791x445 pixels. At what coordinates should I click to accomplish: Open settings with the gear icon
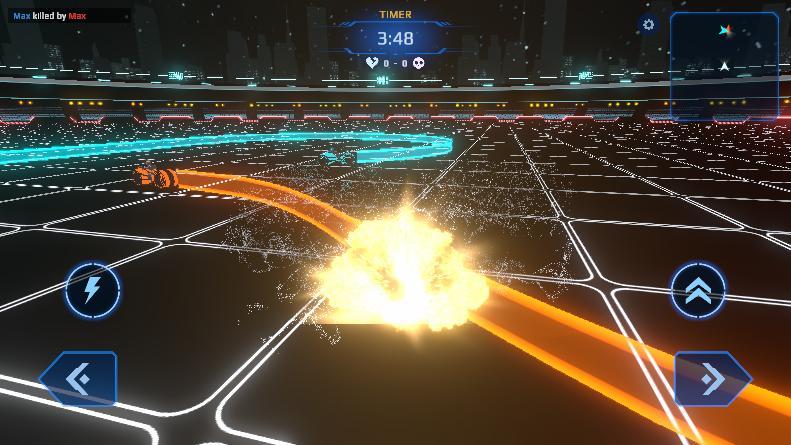(x=648, y=24)
